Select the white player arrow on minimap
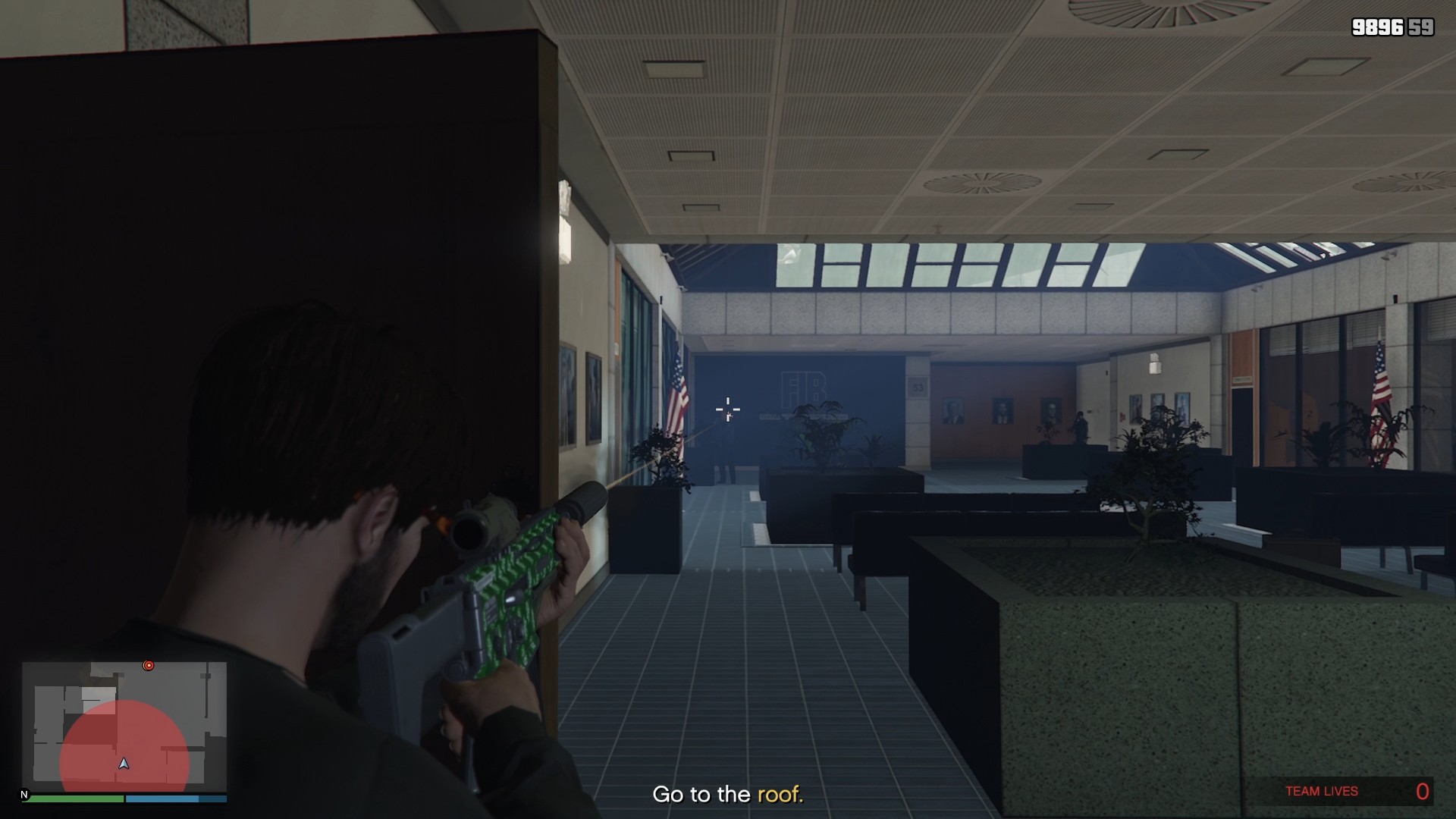 coord(124,764)
